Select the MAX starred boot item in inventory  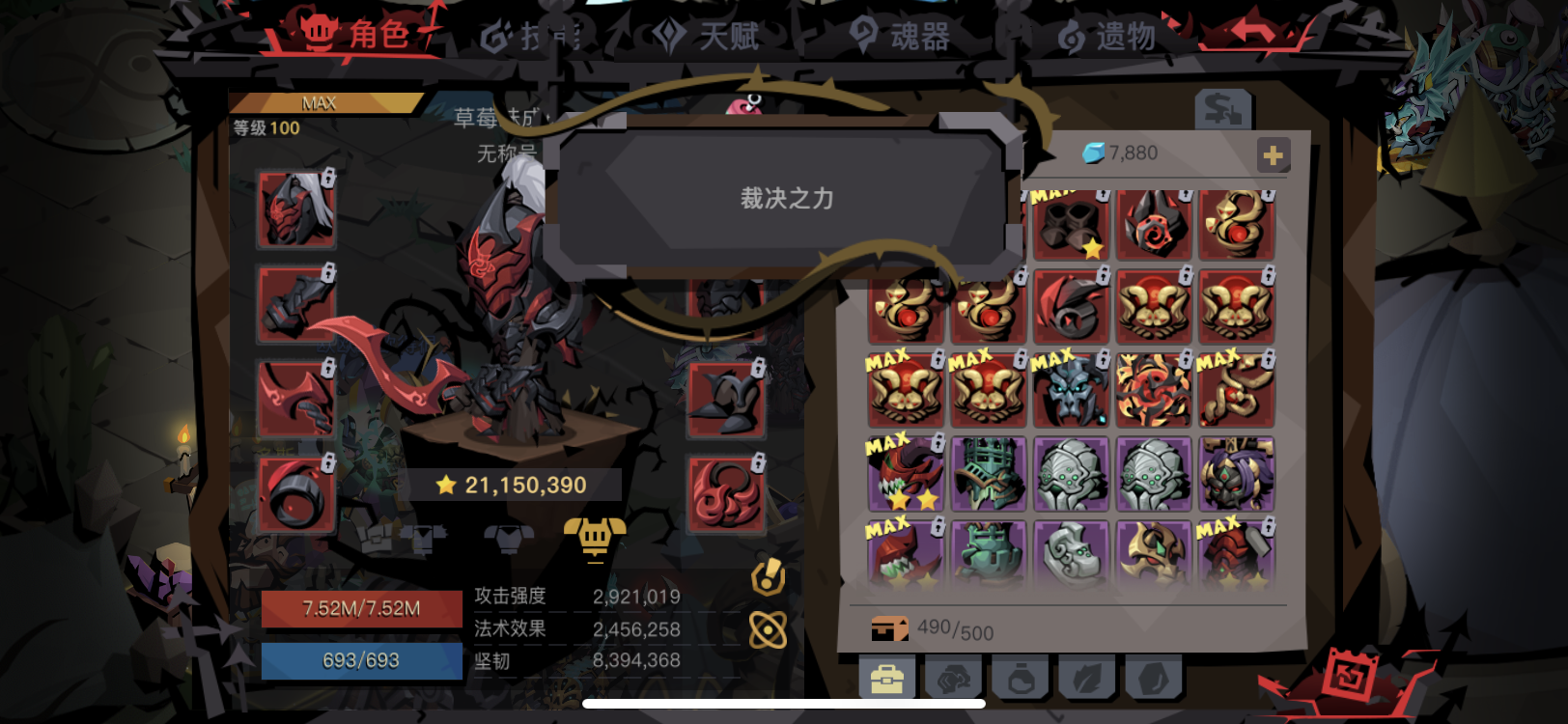pyautogui.click(x=1072, y=224)
